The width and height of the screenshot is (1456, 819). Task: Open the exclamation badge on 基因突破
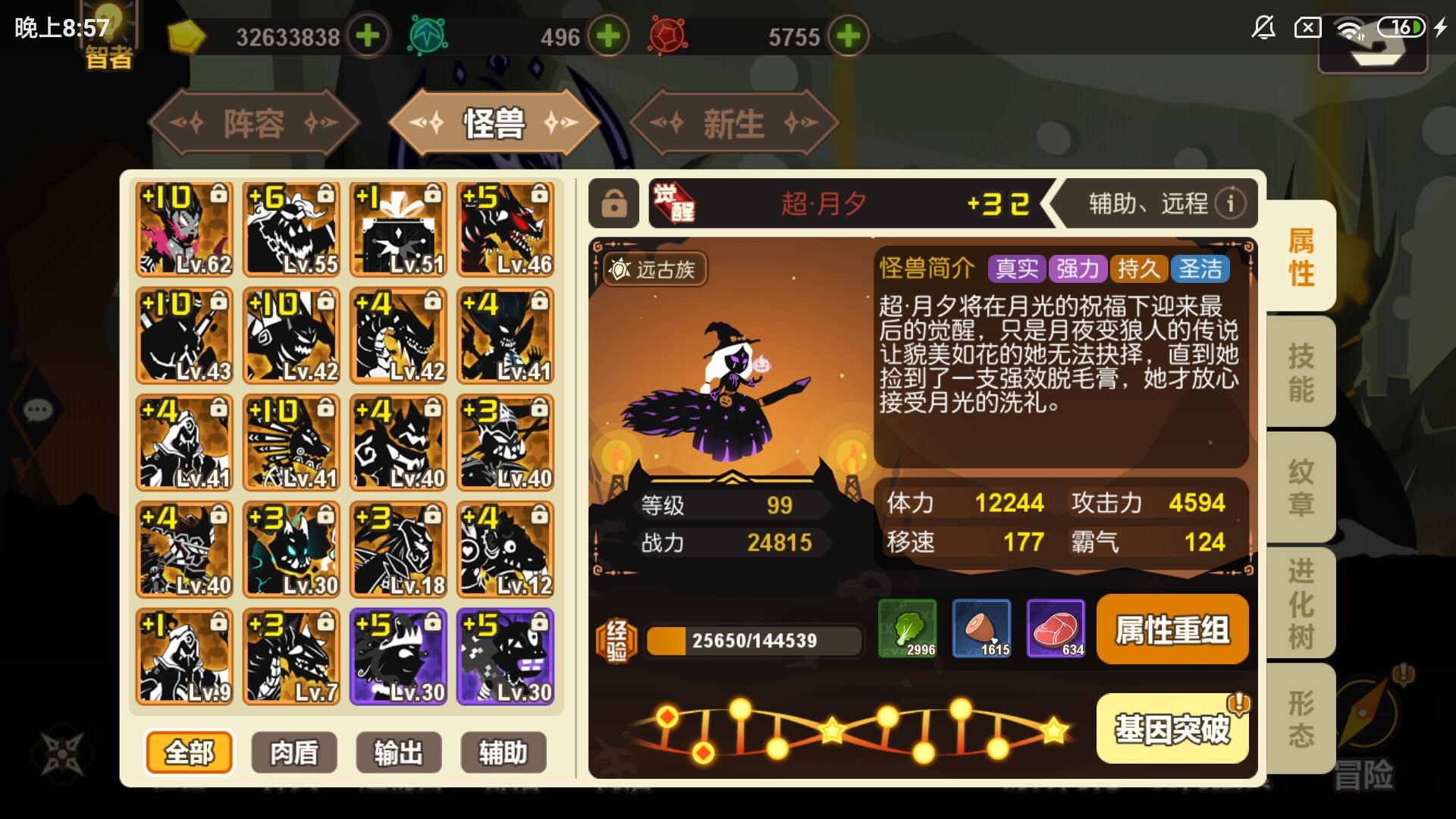[1238, 704]
